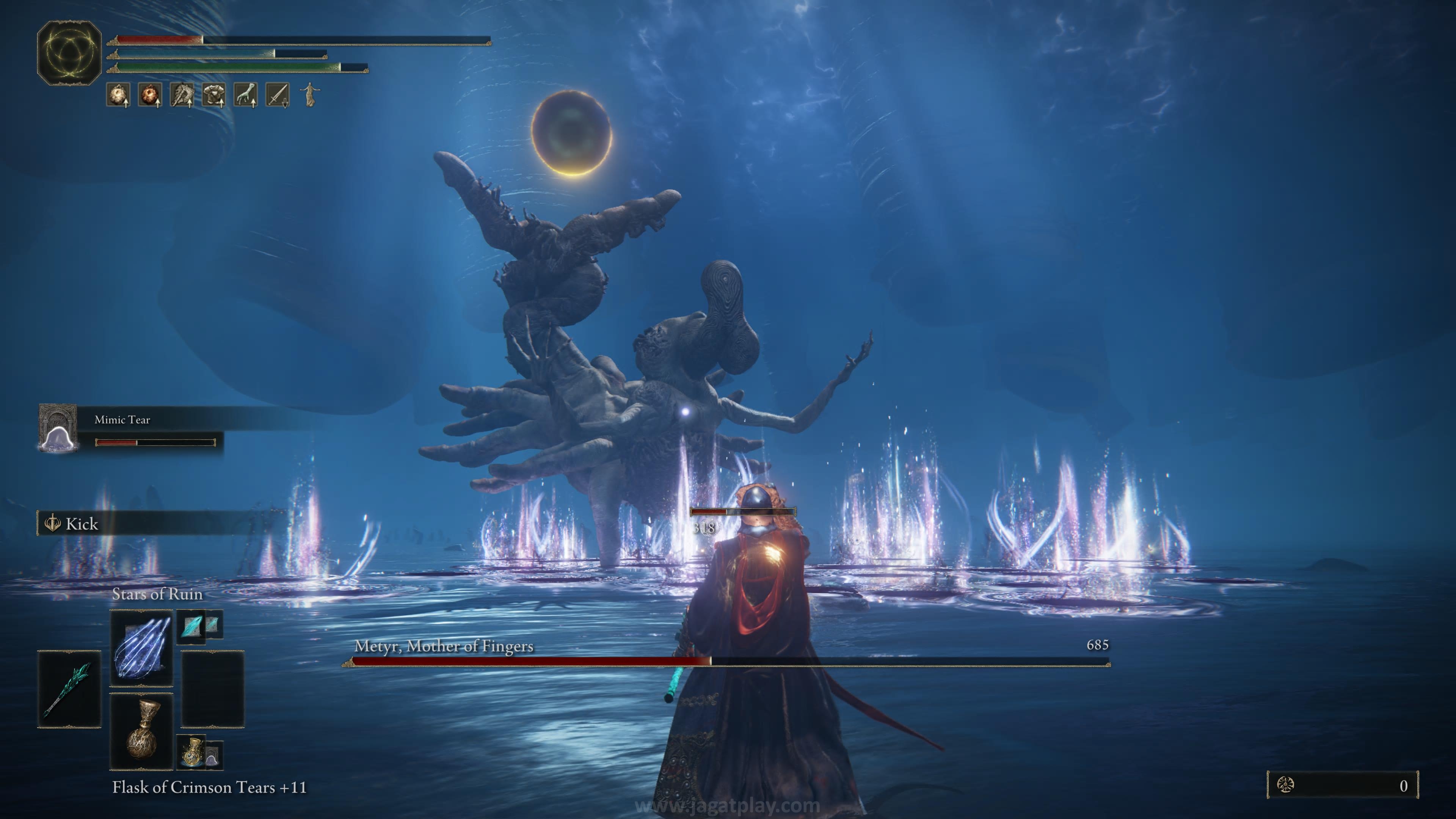Select the Stars of Ruin spell slot
Screen dimensions: 1456x819
pyautogui.click(x=141, y=648)
